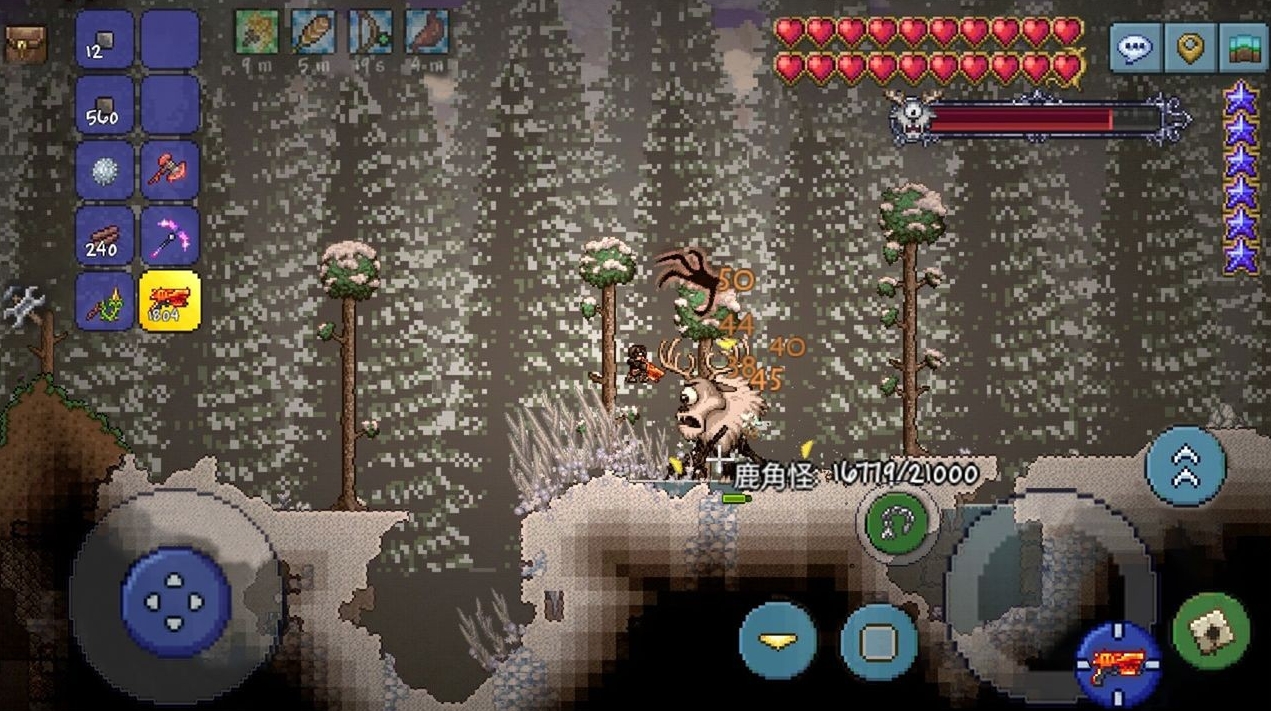The width and height of the screenshot is (1271, 711).
Task: Open the chat speech bubble
Action: 1135,47
